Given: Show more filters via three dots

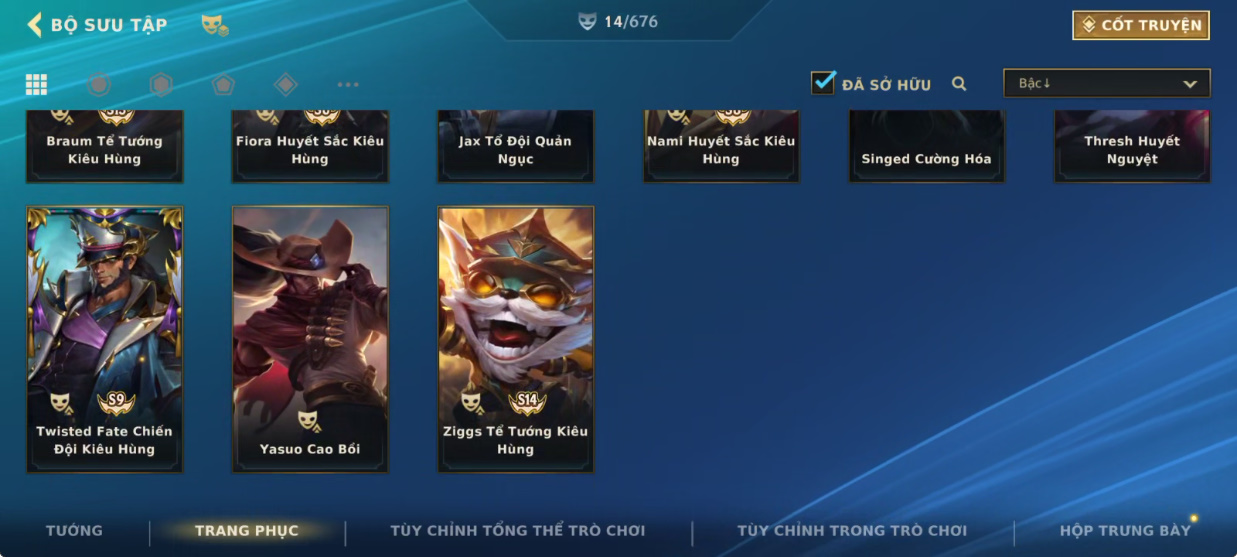Looking at the screenshot, I should click(347, 85).
